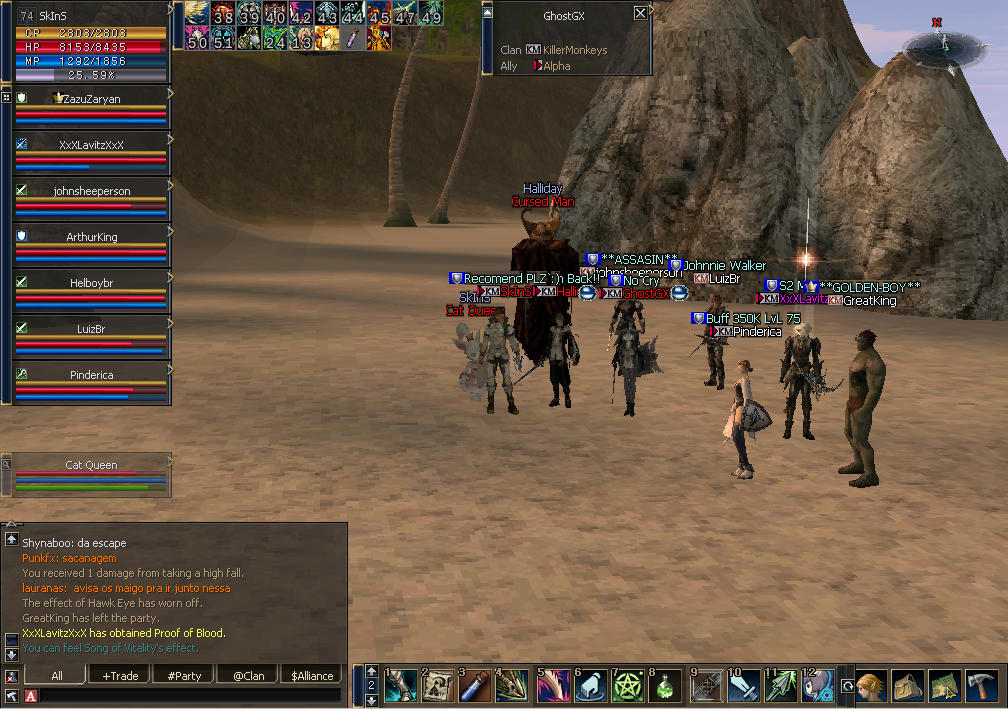Open the inventory bag icon
1008x709 pixels.
[x=908, y=686]
